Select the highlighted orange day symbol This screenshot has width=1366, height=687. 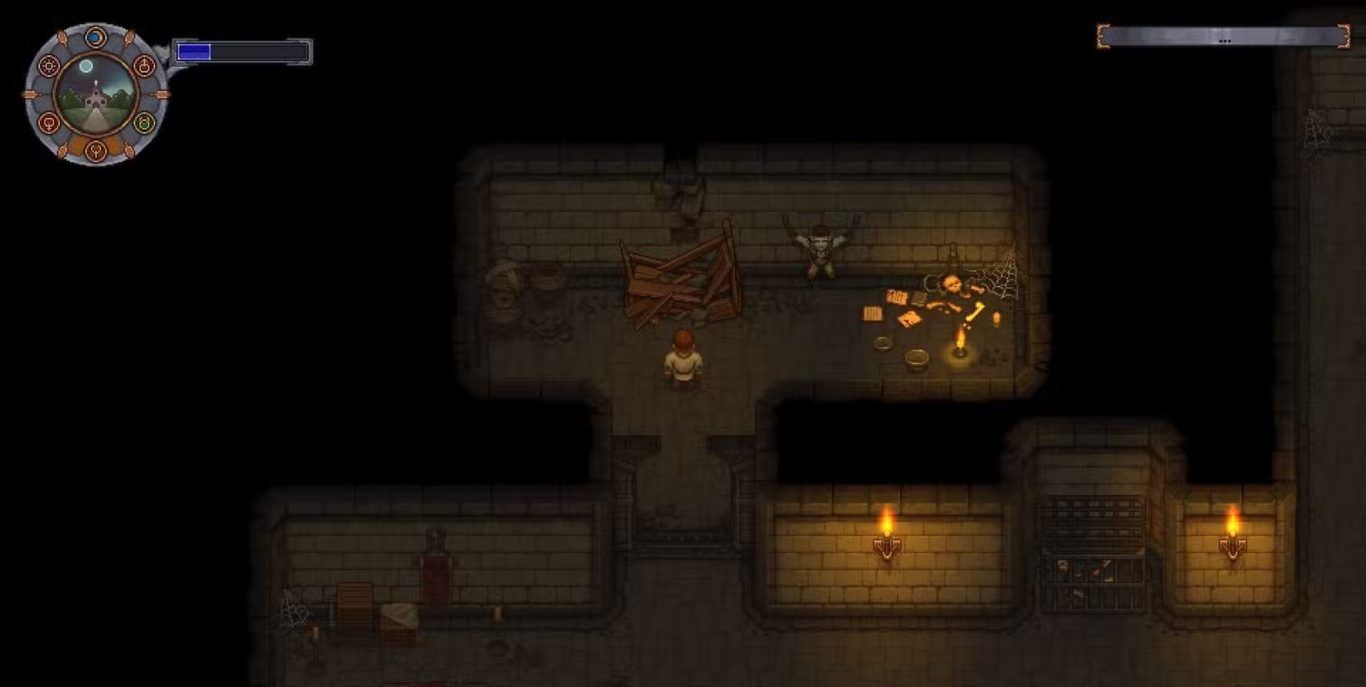(x=96, y=151)
